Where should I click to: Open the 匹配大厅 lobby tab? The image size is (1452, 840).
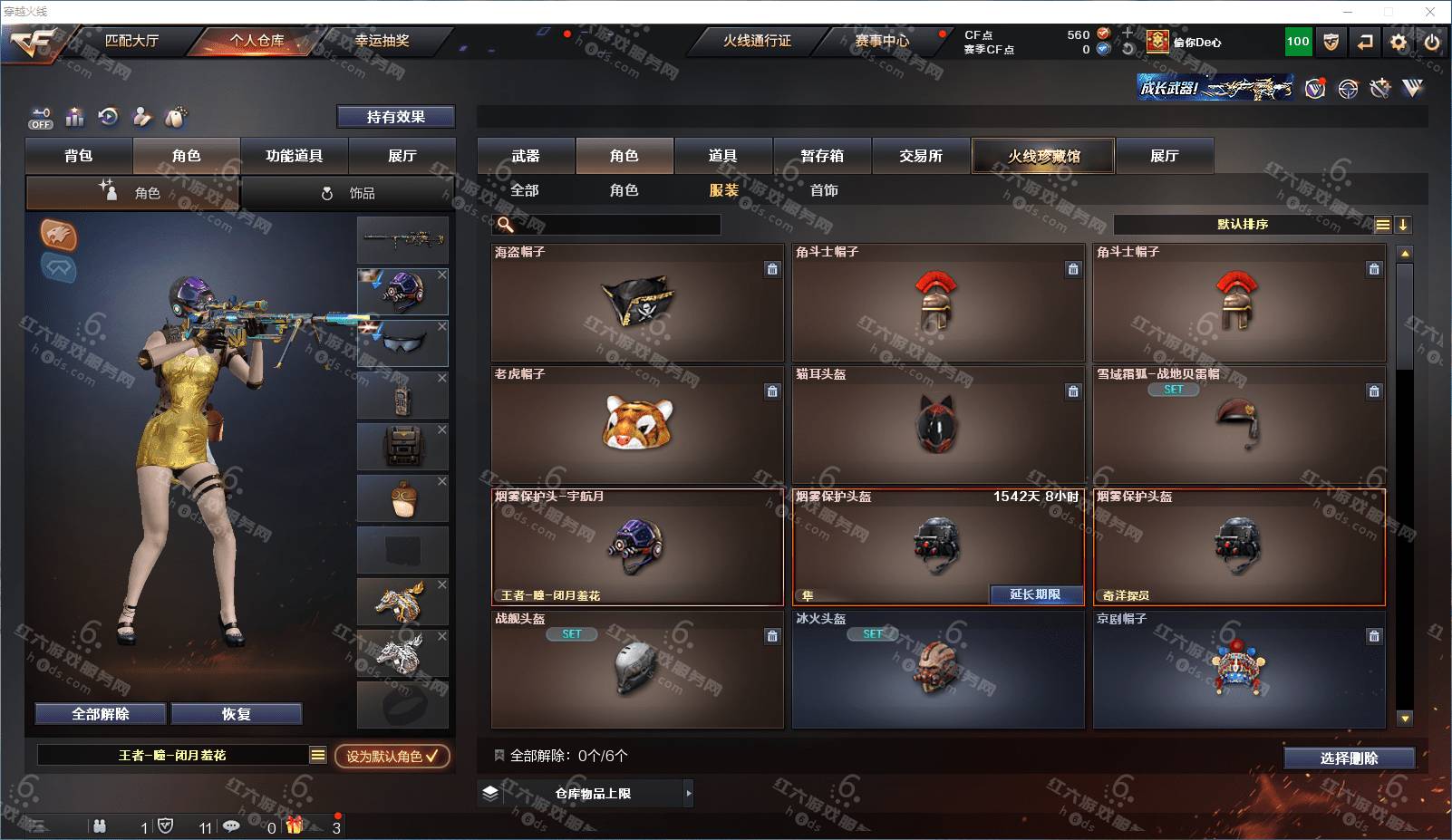[132, 41]
